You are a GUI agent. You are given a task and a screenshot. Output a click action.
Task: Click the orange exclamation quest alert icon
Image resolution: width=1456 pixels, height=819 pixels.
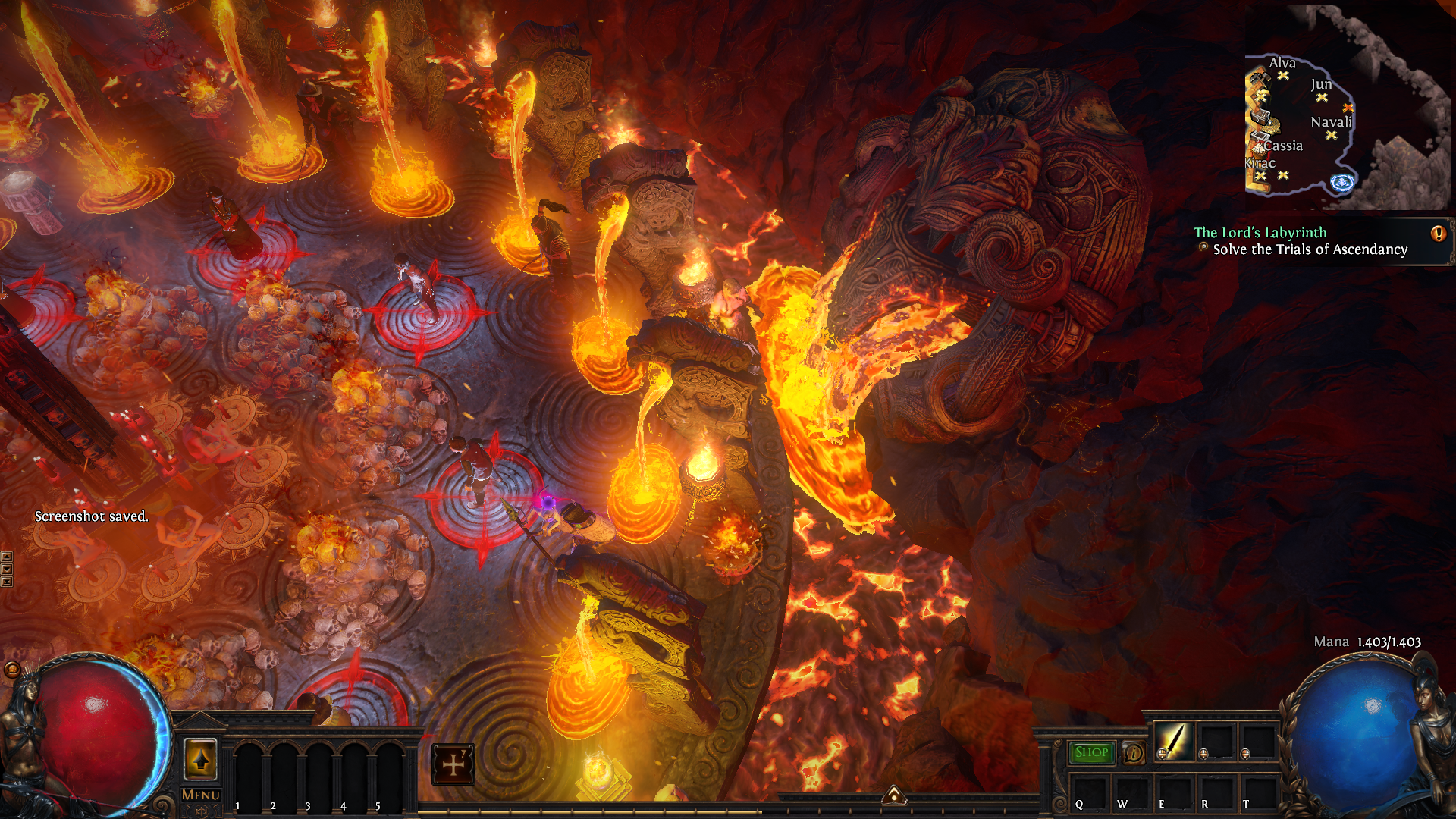[1438, 234]
